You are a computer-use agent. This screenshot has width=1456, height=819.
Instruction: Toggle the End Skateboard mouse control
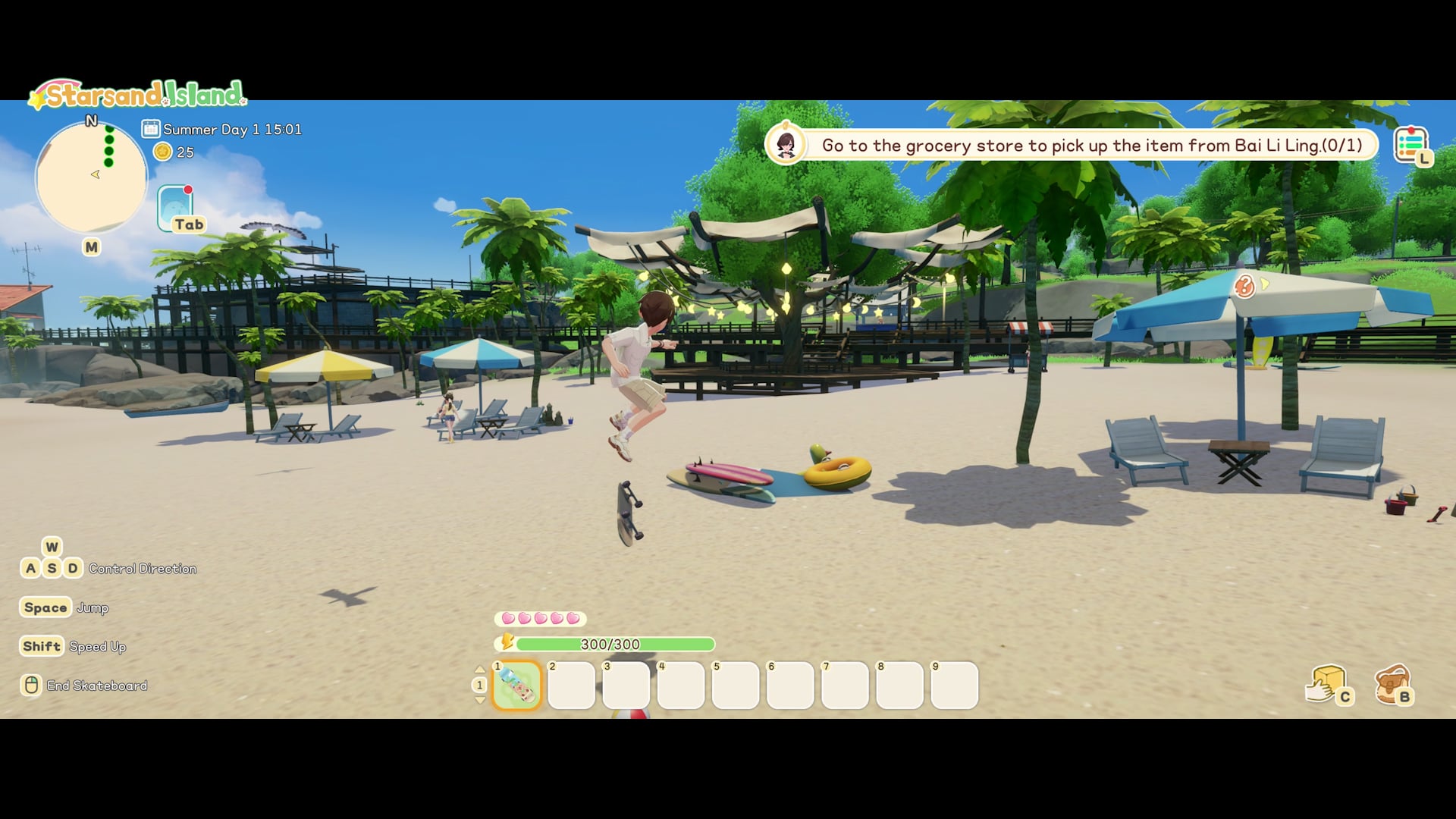(x=30, y=684)
